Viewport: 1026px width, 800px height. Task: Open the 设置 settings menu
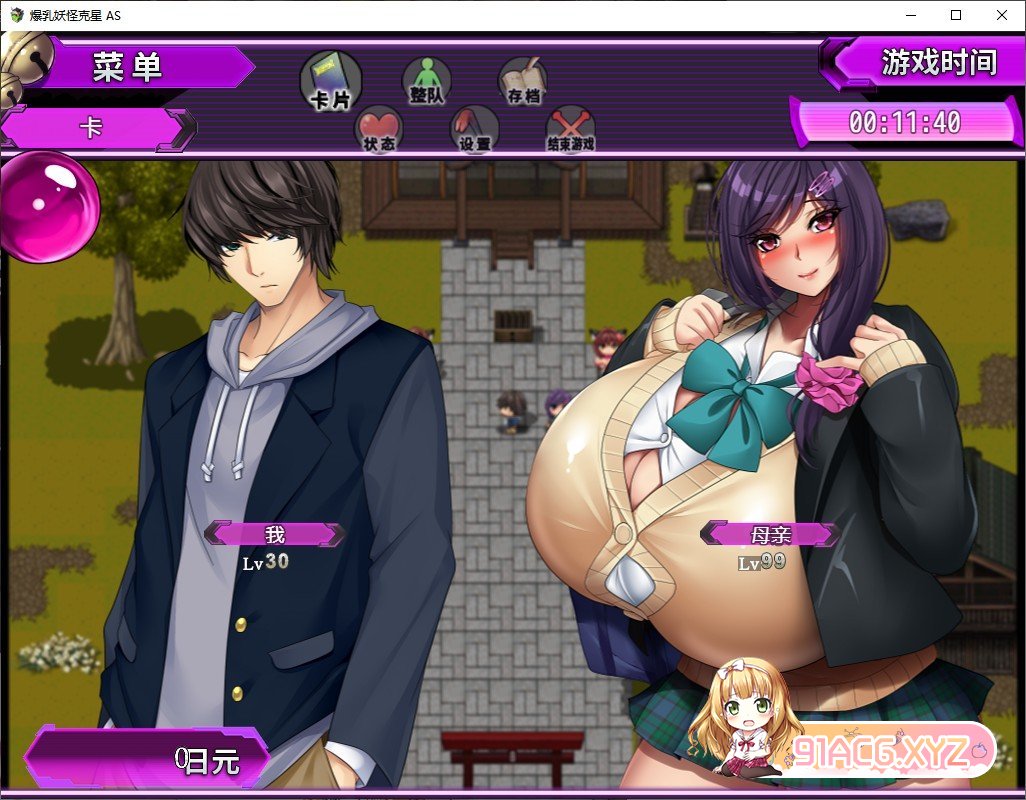tap(474, 128)
